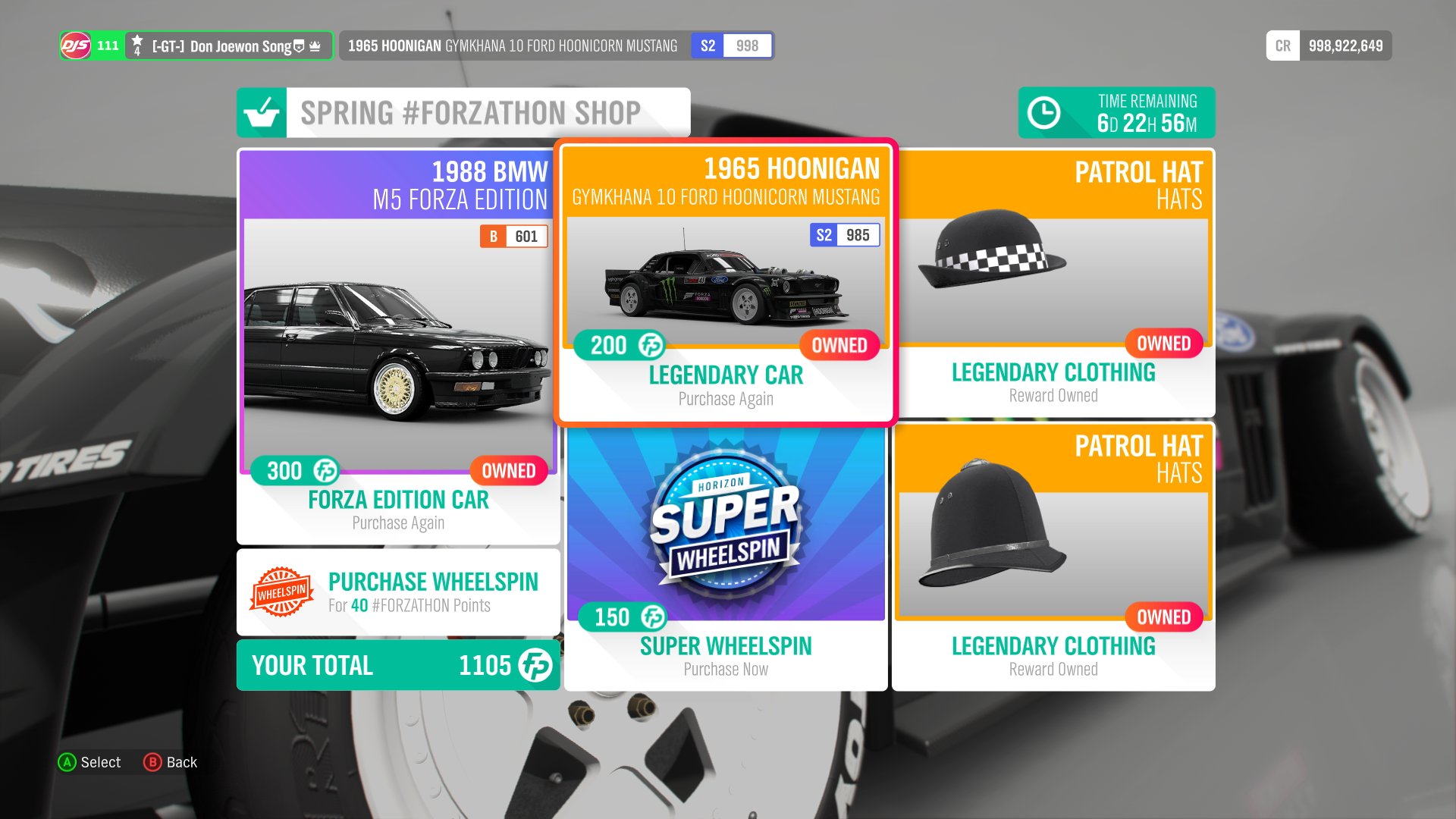Click the red B Back button icon
Image resolution: width=1456 pixels, height=819 pixels.
pyautogui.click(x=154, y=762)
